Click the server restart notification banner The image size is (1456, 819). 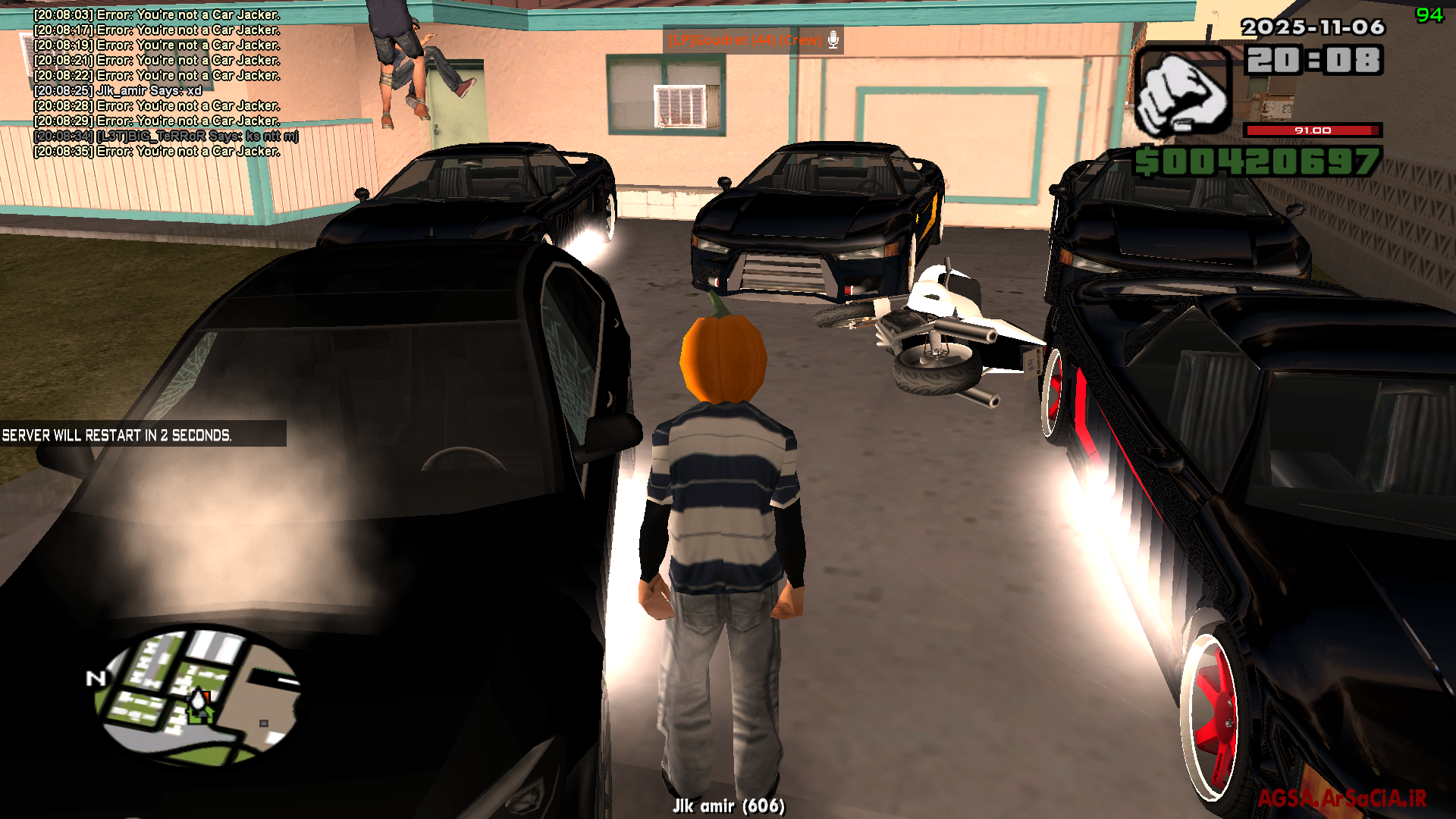click(143, 435)
